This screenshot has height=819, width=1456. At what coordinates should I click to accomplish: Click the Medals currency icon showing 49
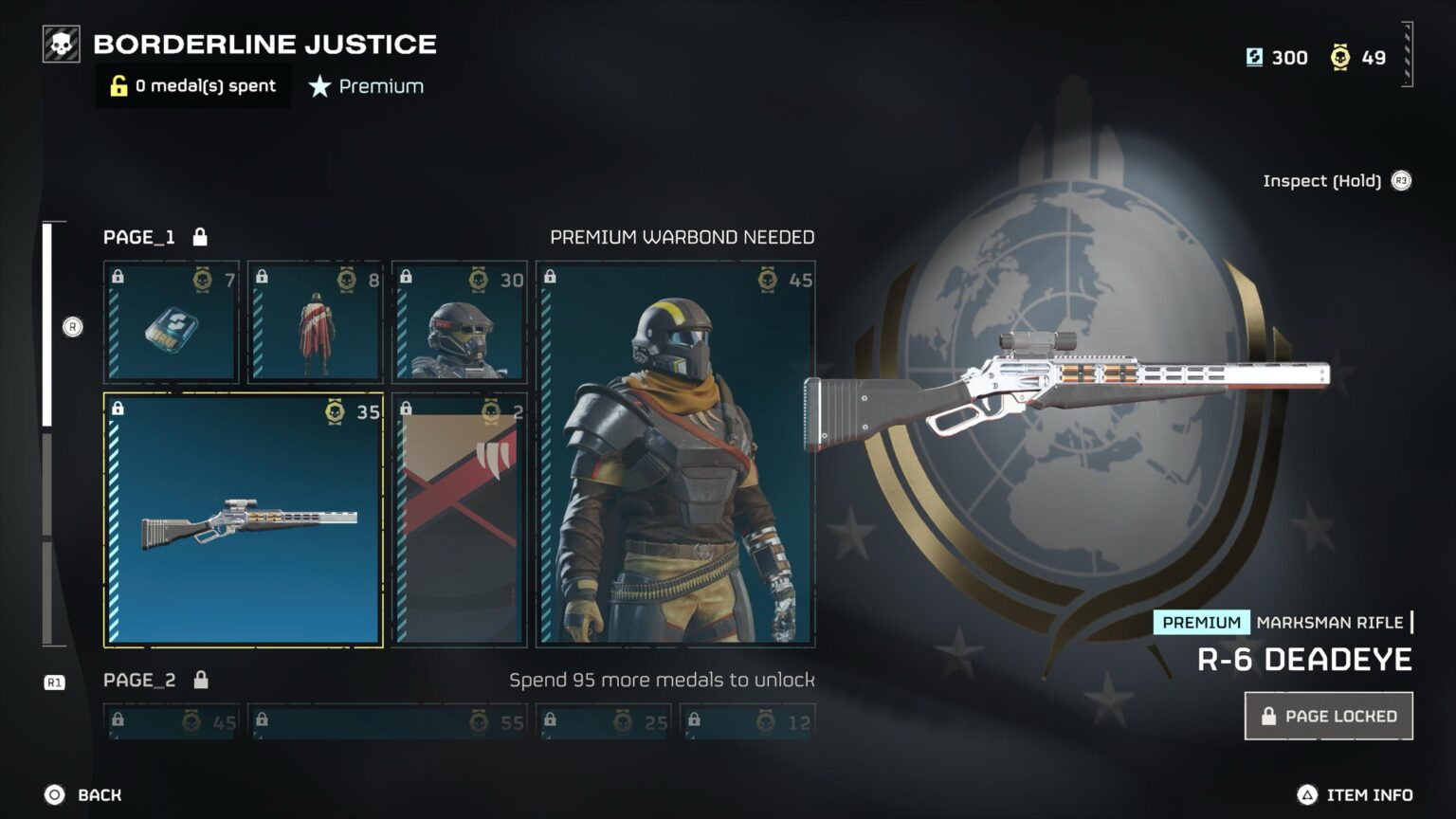[x=1339, y=58]
